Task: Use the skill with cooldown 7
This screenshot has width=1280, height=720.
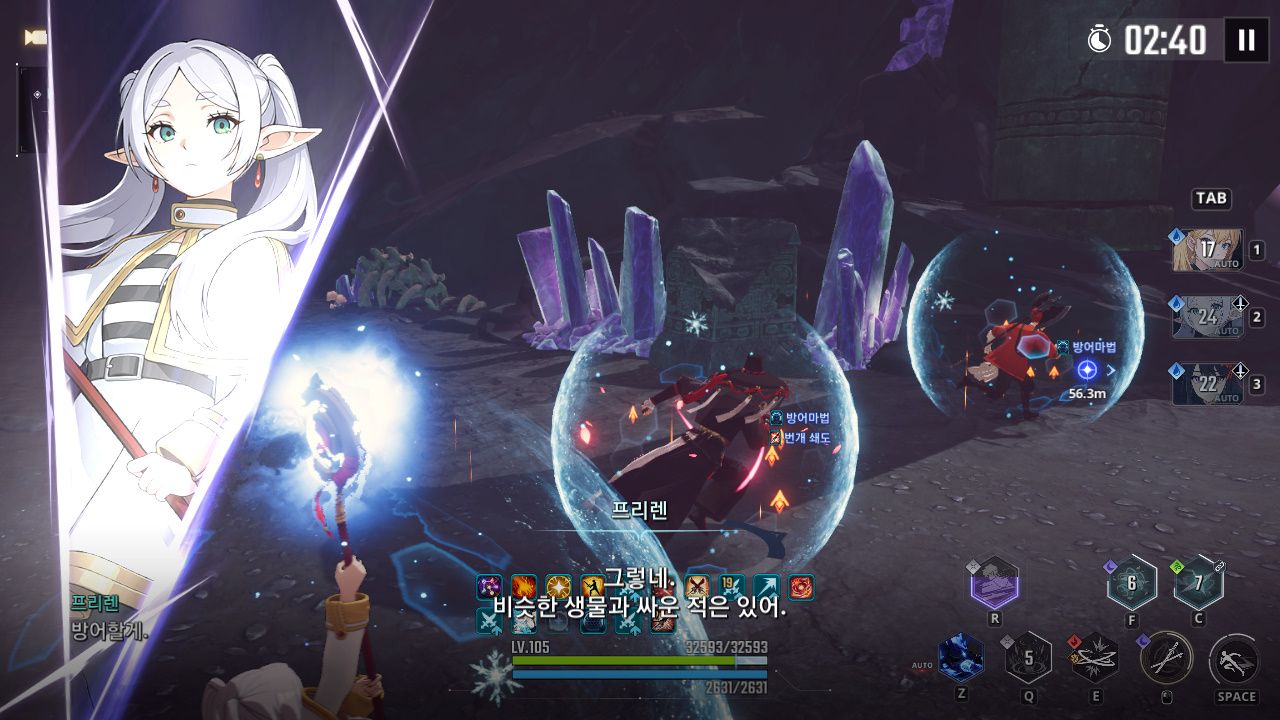Action: point(1198,583)
